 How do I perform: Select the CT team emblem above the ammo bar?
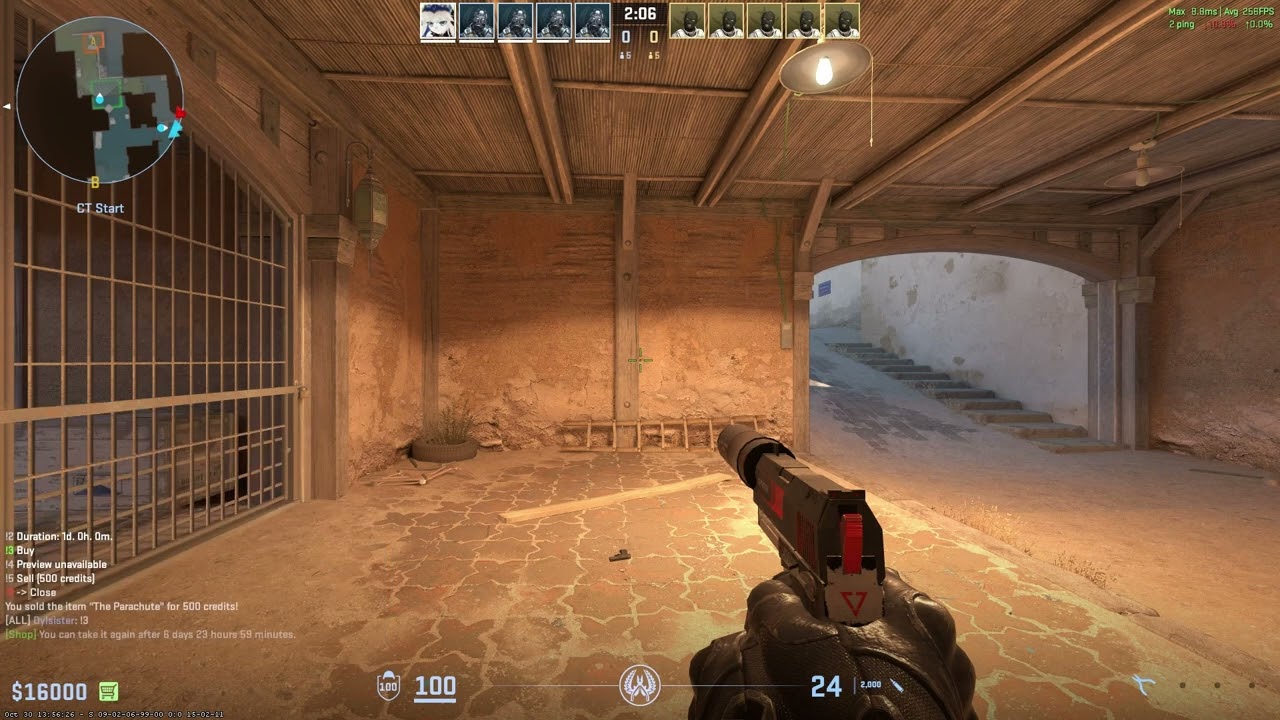tap(638, 687)
